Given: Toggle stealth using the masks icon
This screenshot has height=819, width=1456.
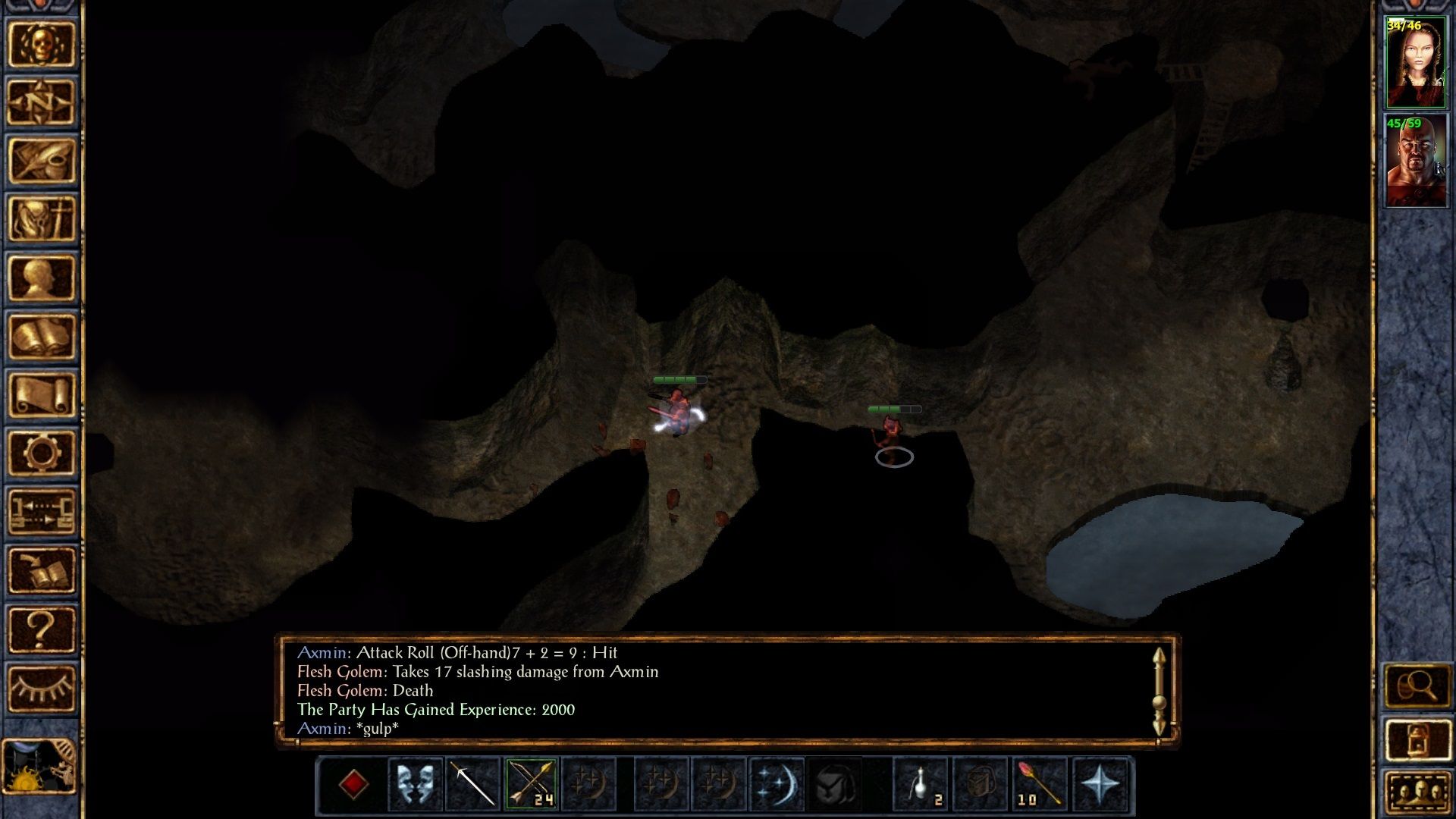Looking at the screenshot, I should click(414, 785).
